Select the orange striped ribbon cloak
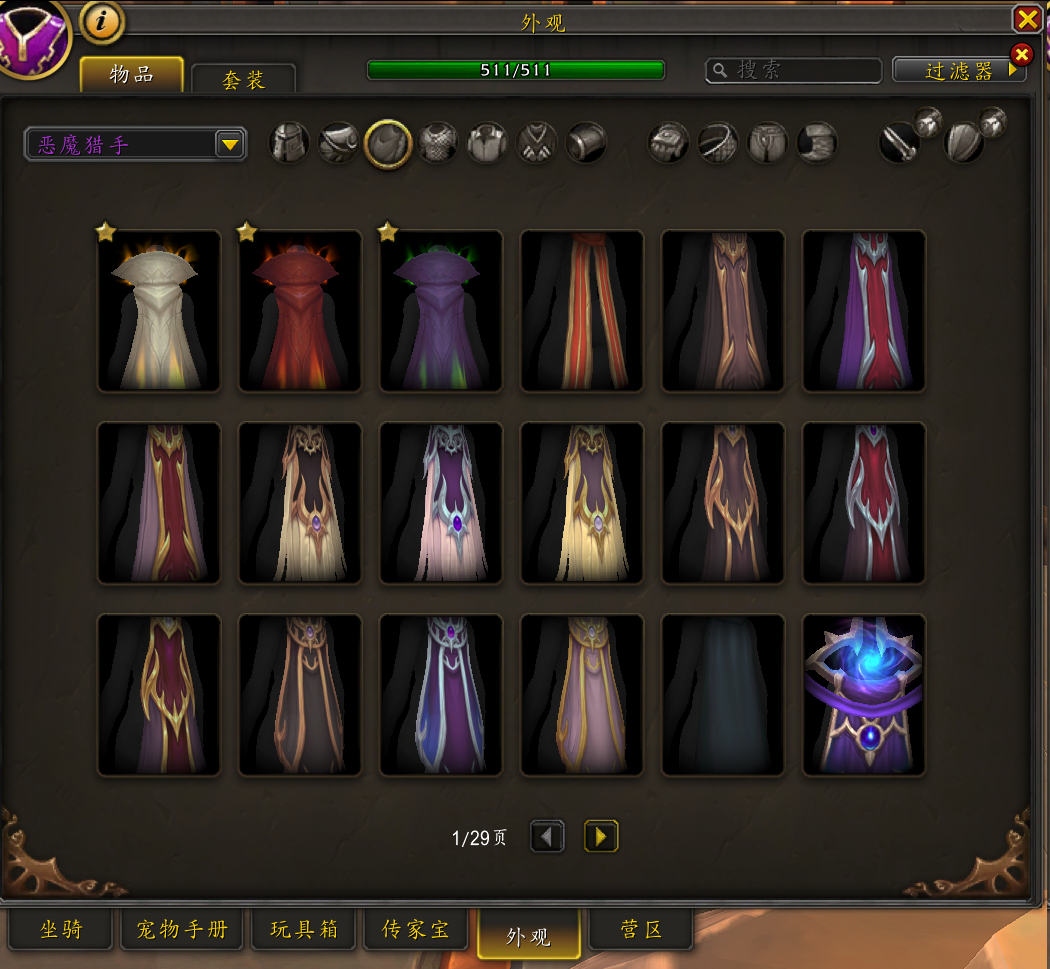Viewport: 1050px width, 969px height. coord(582,312)
